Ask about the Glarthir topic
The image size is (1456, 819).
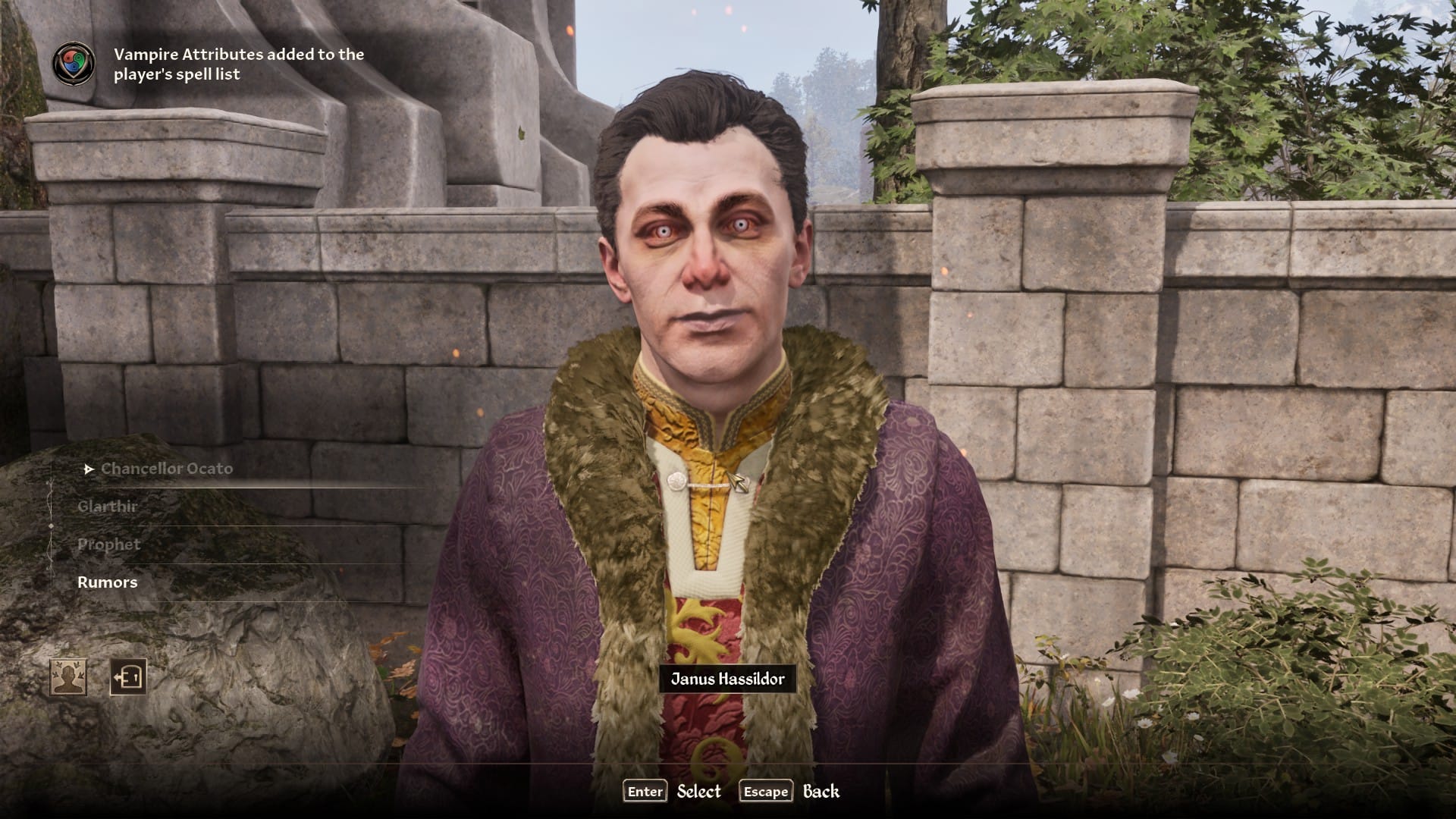[x=107, y=507]
